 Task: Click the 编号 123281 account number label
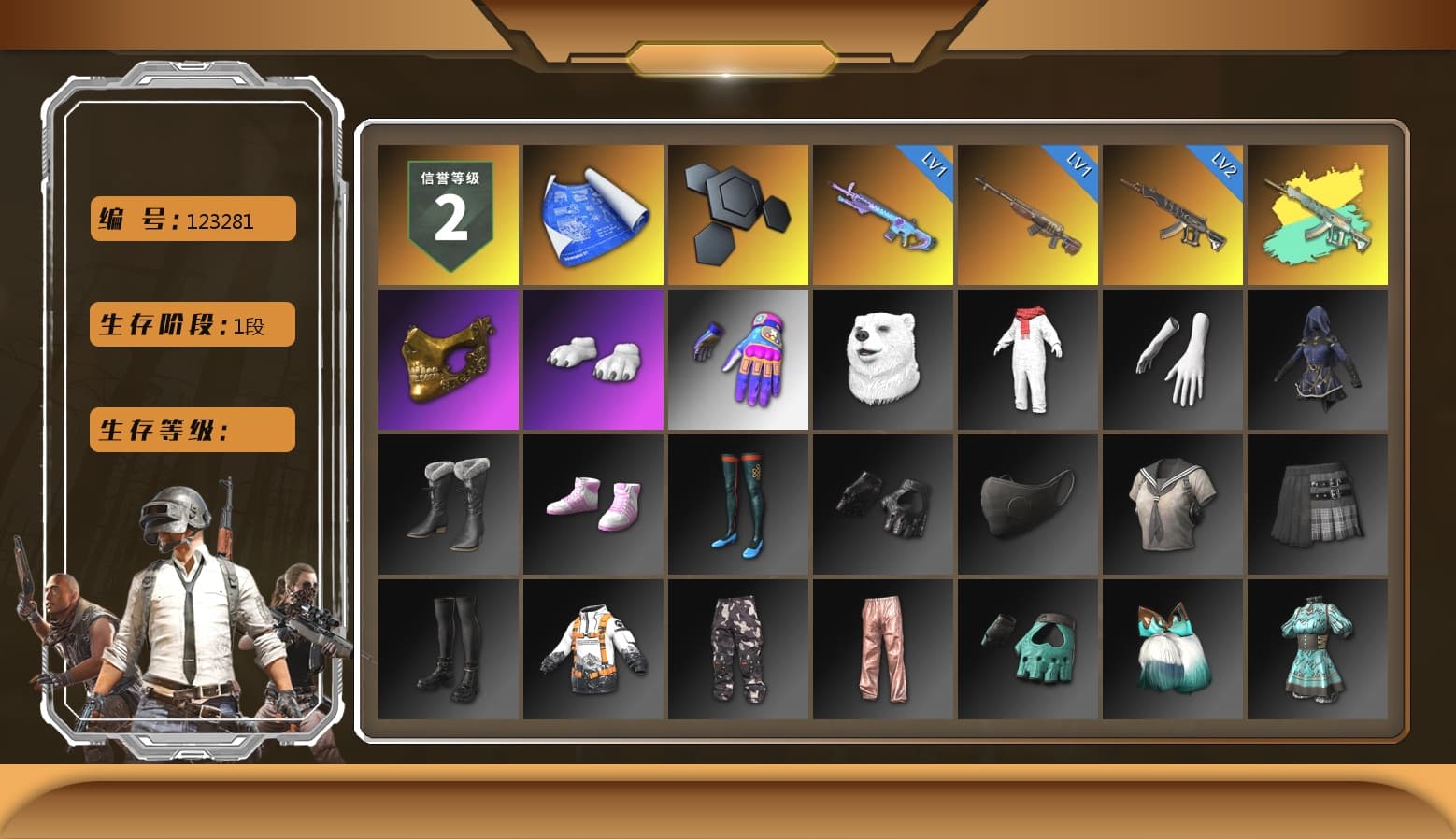(192, 218)
